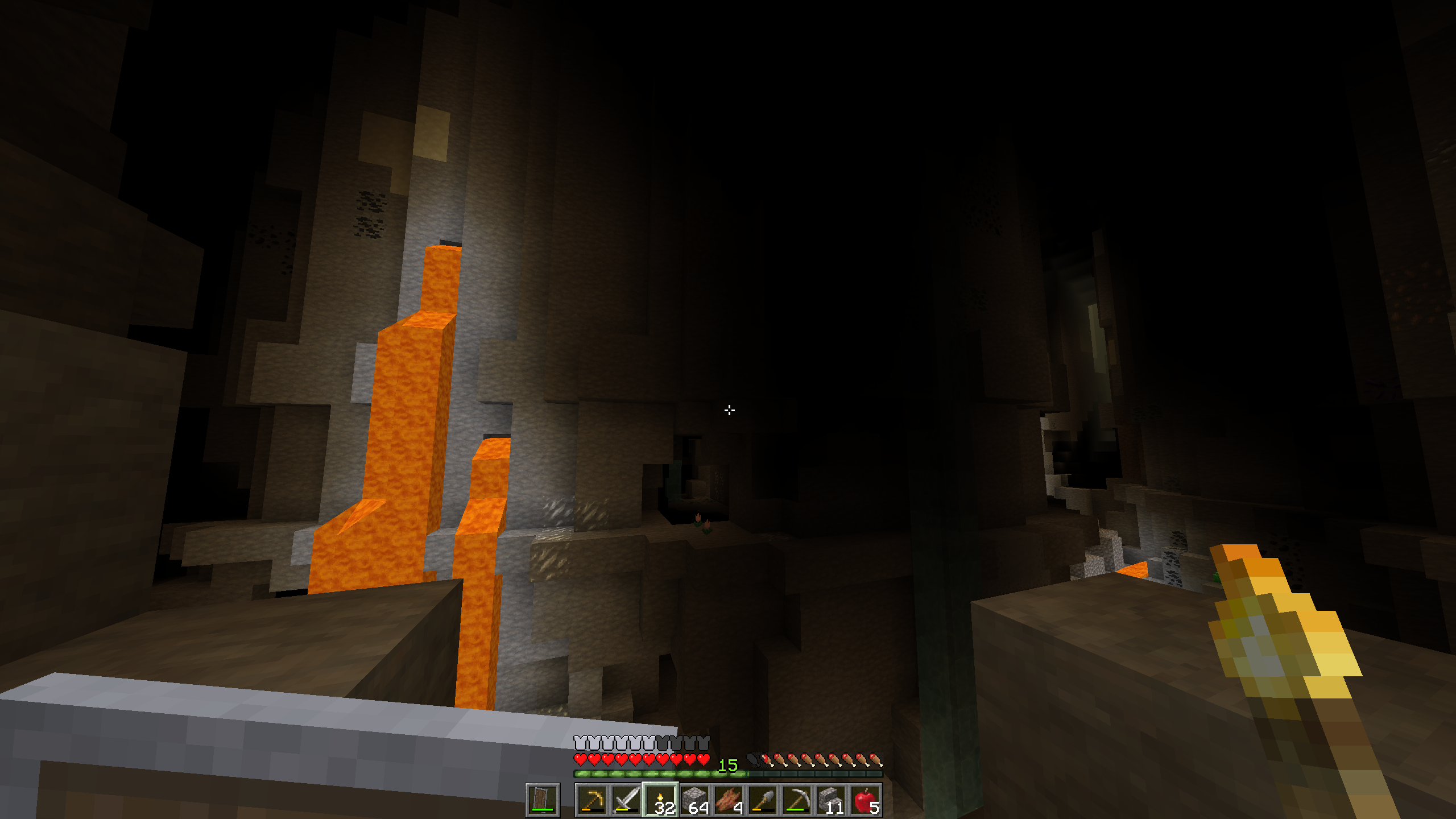
Task: Select the rotten flesh hotbar slot
Action: 729,800
